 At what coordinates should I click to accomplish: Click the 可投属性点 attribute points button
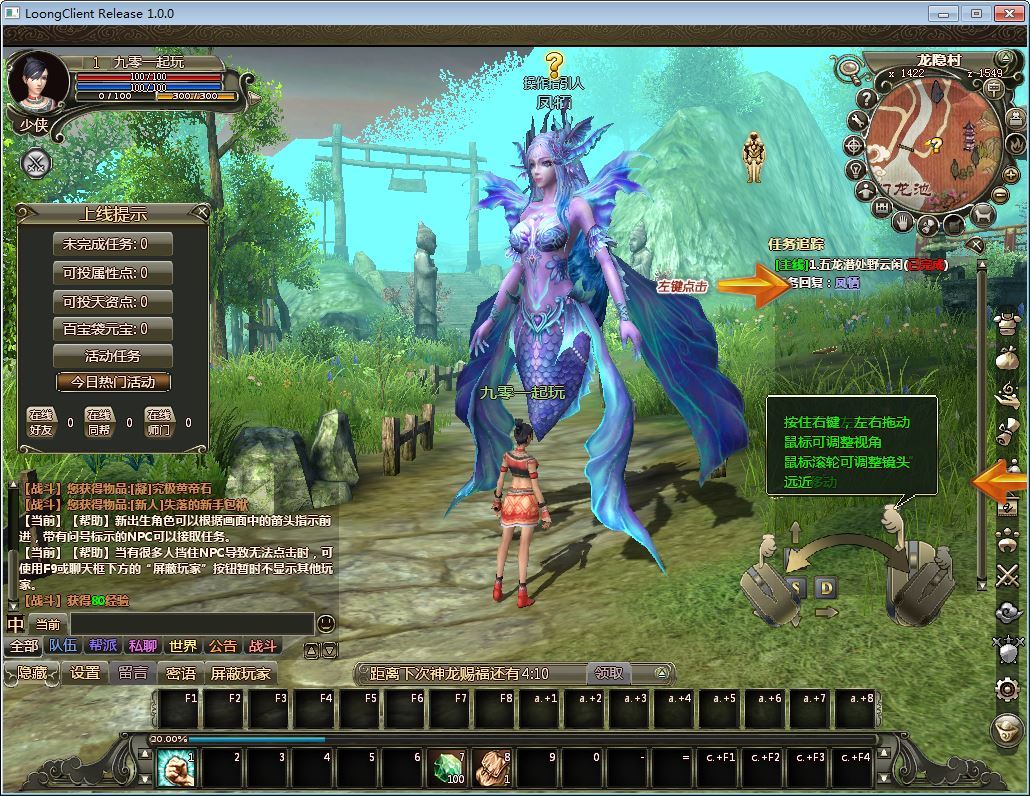pyautogui.click(x=112, y=273)
